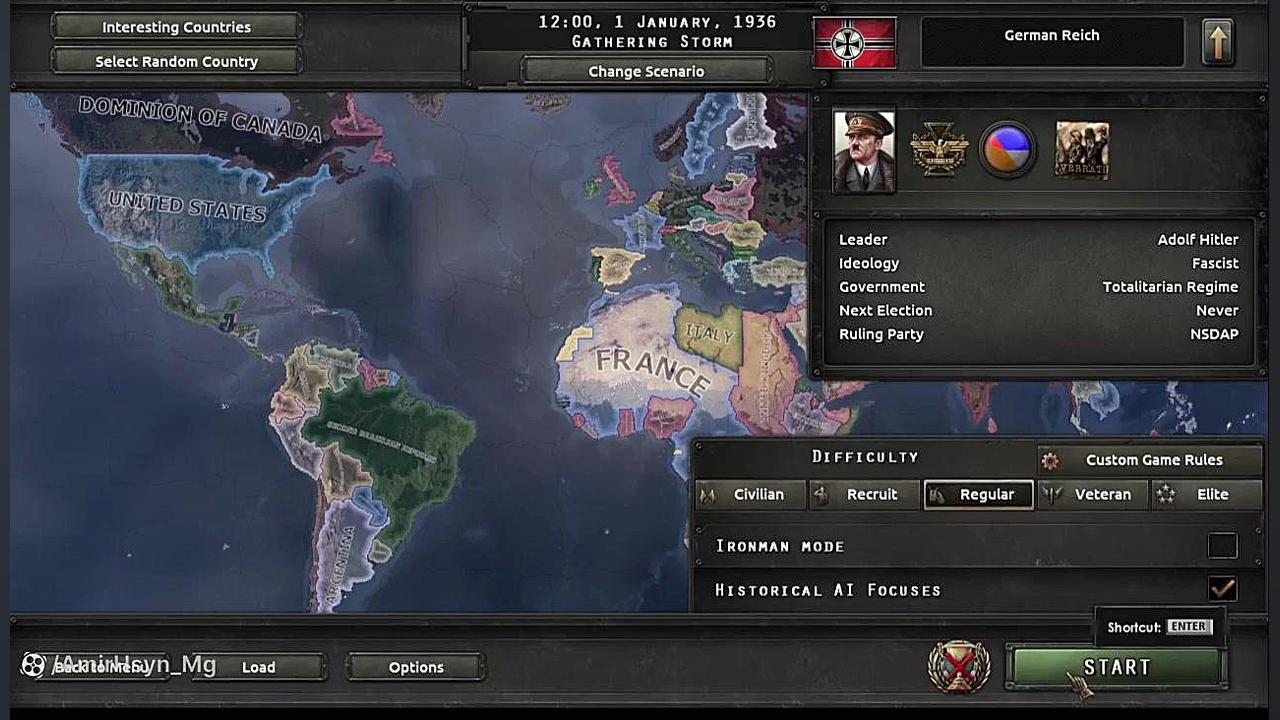Enable Ironman mode checkbox
This screenshot has height=720, width=1280.
1222,545
